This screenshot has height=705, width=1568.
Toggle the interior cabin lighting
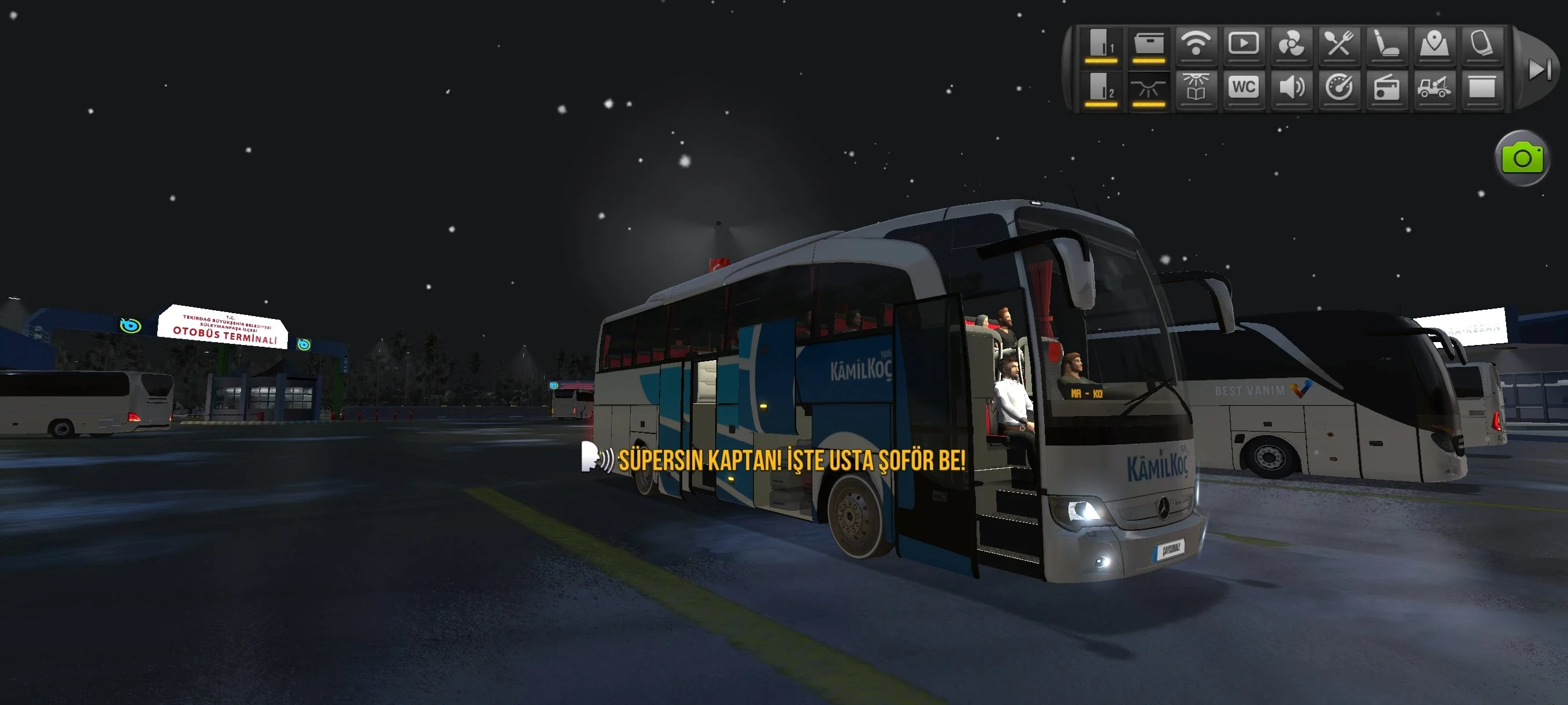1149,89
